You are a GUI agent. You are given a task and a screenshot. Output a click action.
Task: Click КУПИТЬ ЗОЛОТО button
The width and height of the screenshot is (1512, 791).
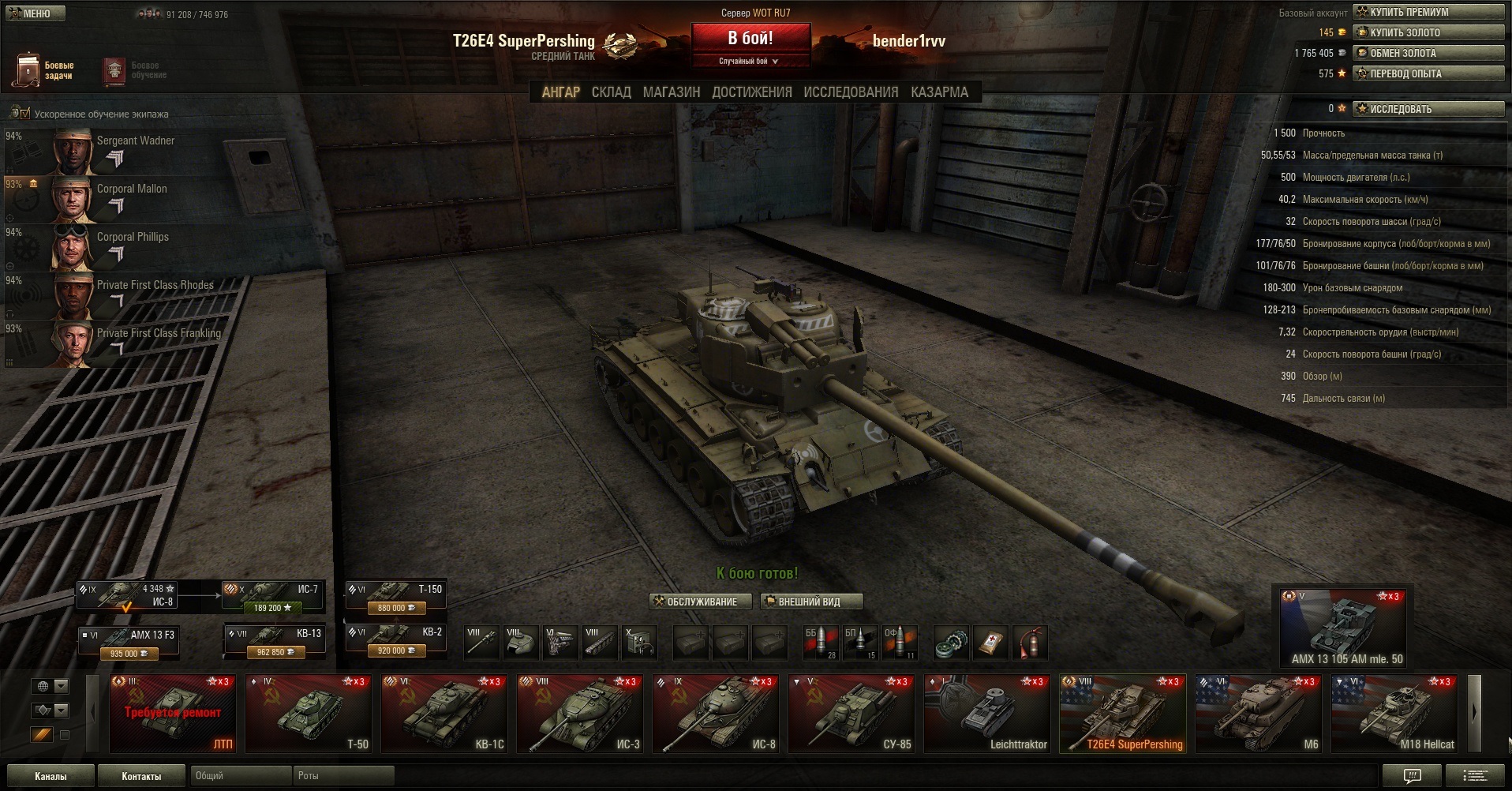pos(1428,32)
